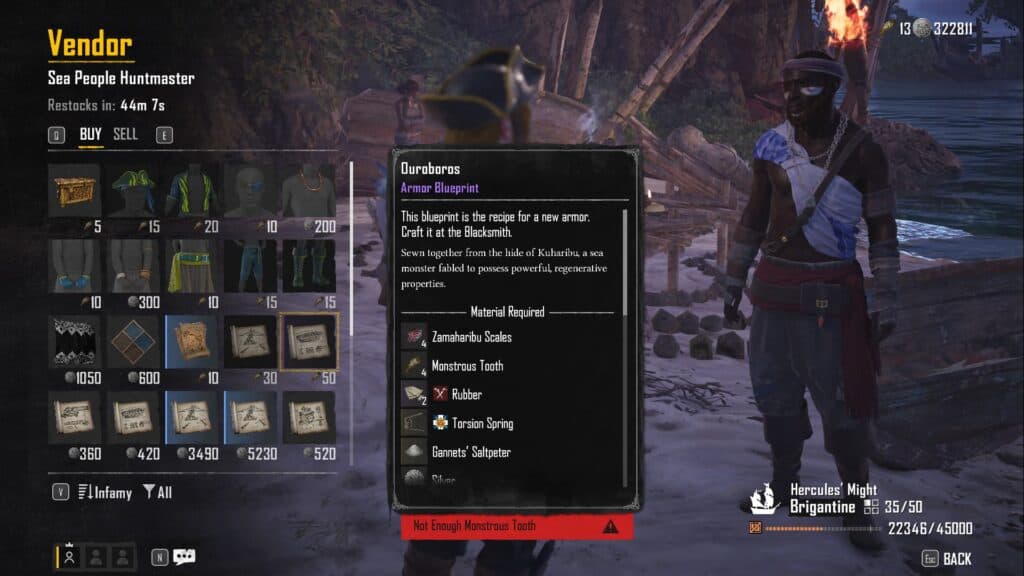Choose the orange necklace priced at 200
Viewport: 1024px width, 576px height.
(x=309, y=191)
